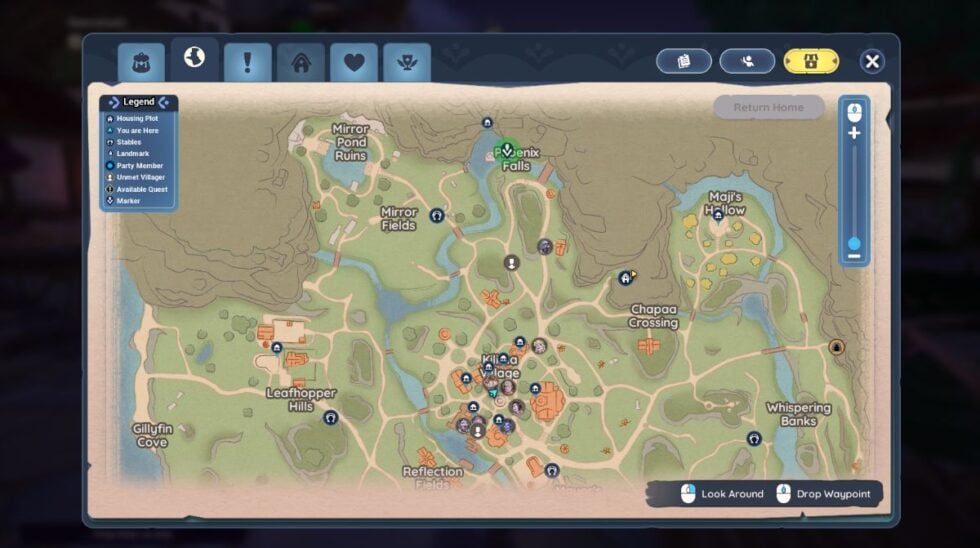Zoom out with the minus button

[x=854, y=257]
